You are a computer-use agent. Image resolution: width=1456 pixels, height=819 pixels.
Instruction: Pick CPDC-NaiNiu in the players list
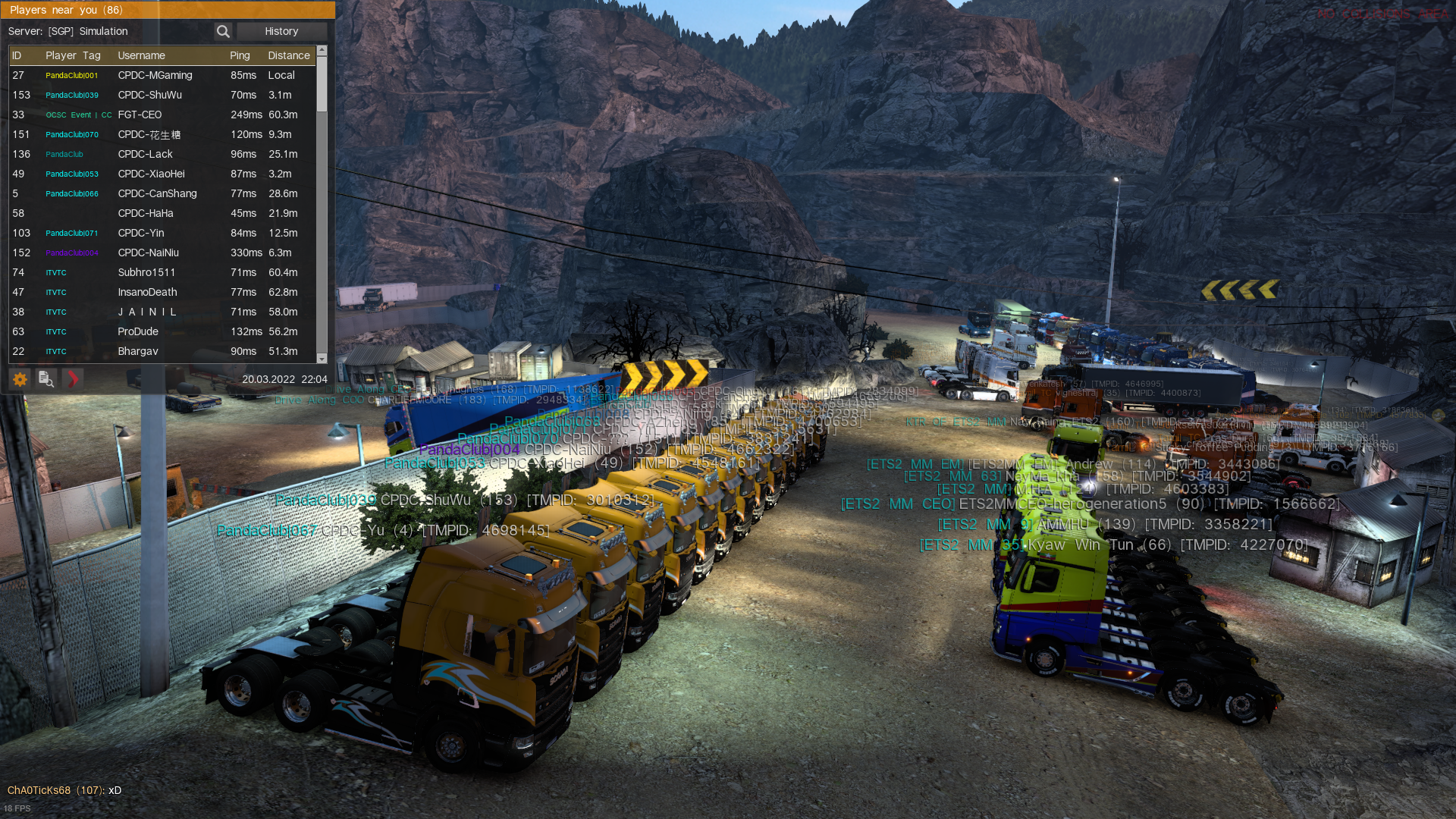pos(148,253)
